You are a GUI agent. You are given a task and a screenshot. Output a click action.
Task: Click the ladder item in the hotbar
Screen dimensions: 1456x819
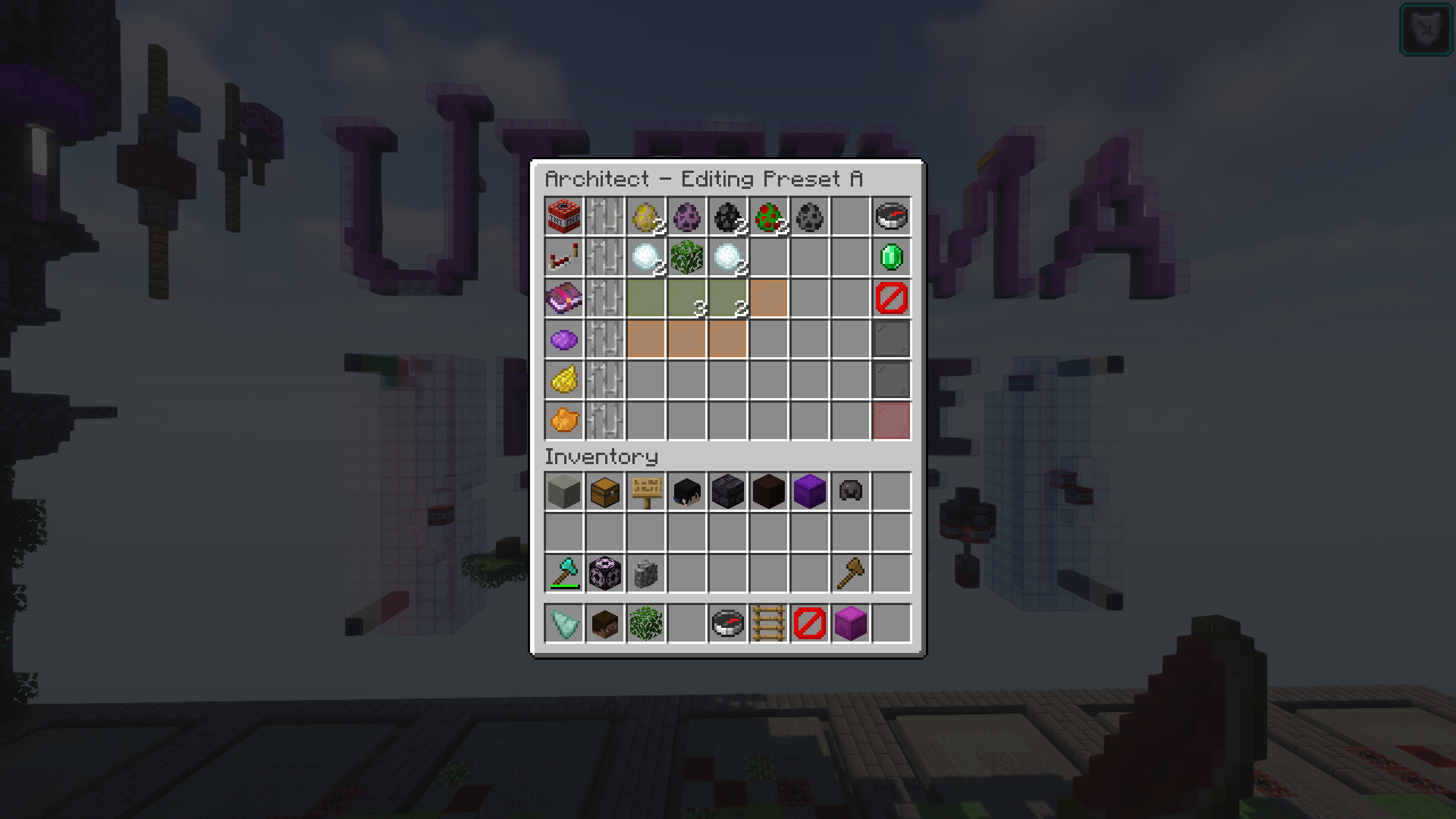tap(767, 623)
